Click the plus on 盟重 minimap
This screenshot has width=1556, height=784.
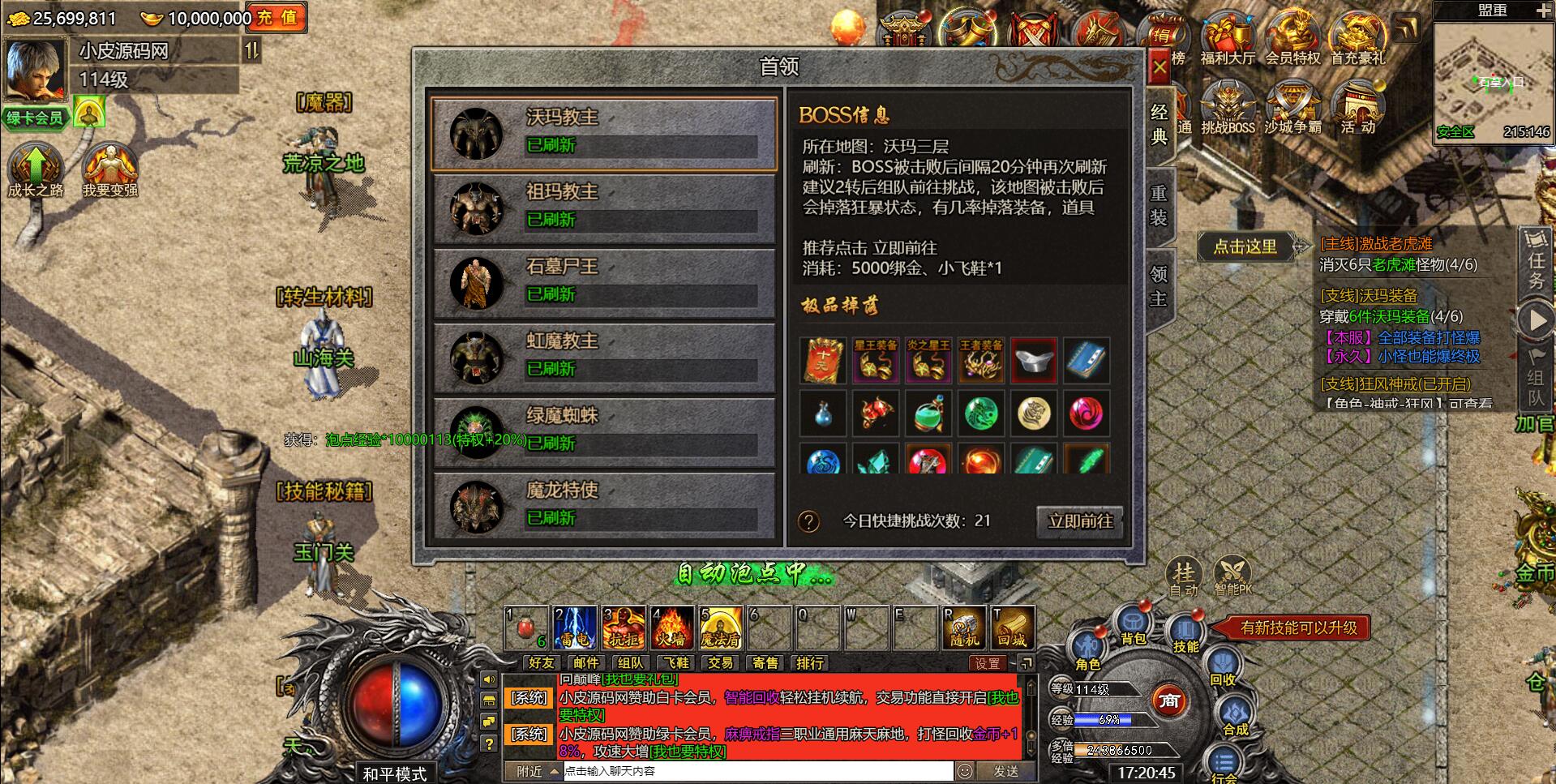click(x=1544, y=11)
